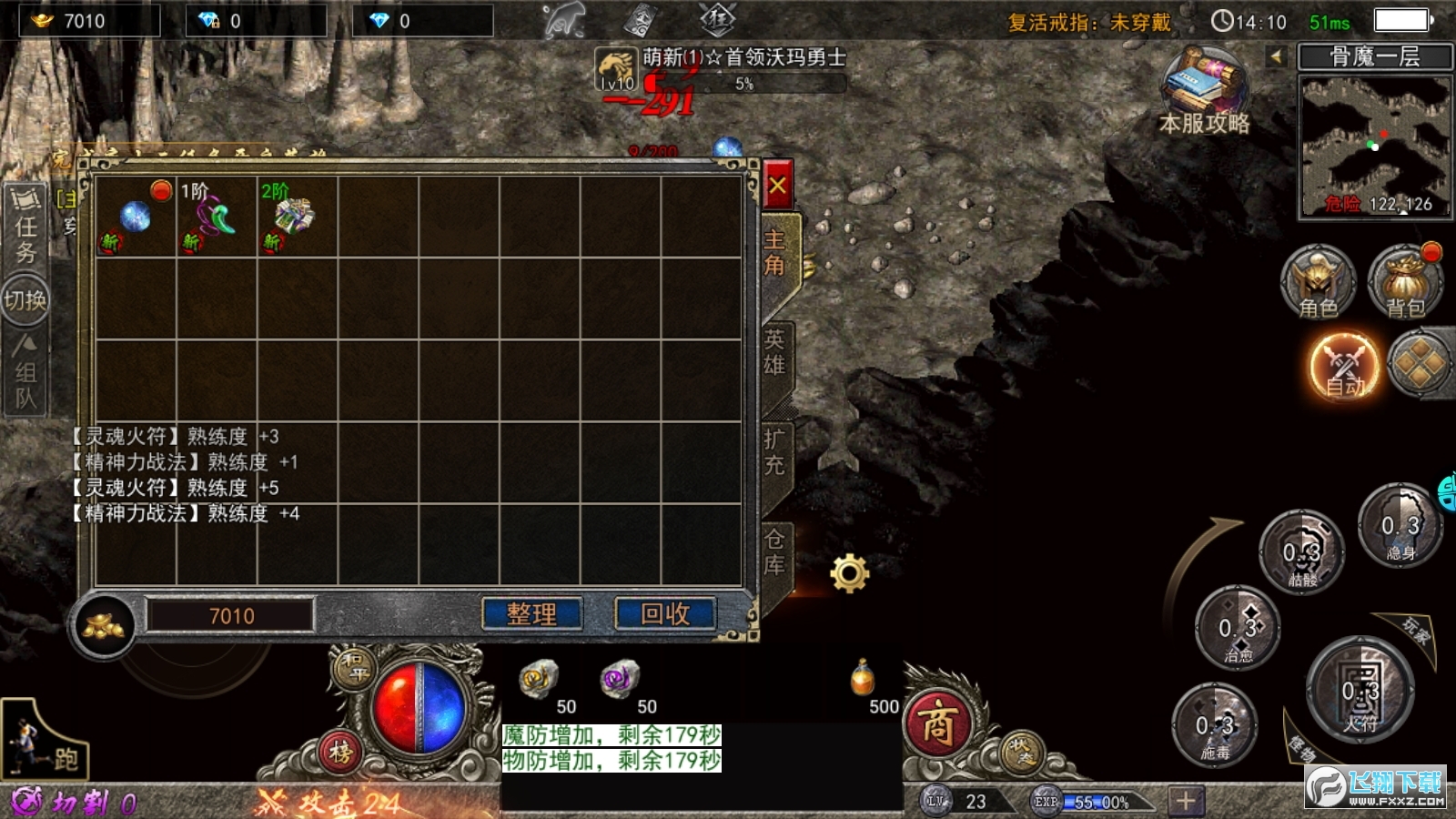
Task: Click the 整理 sort button
Action: [531, 614]
